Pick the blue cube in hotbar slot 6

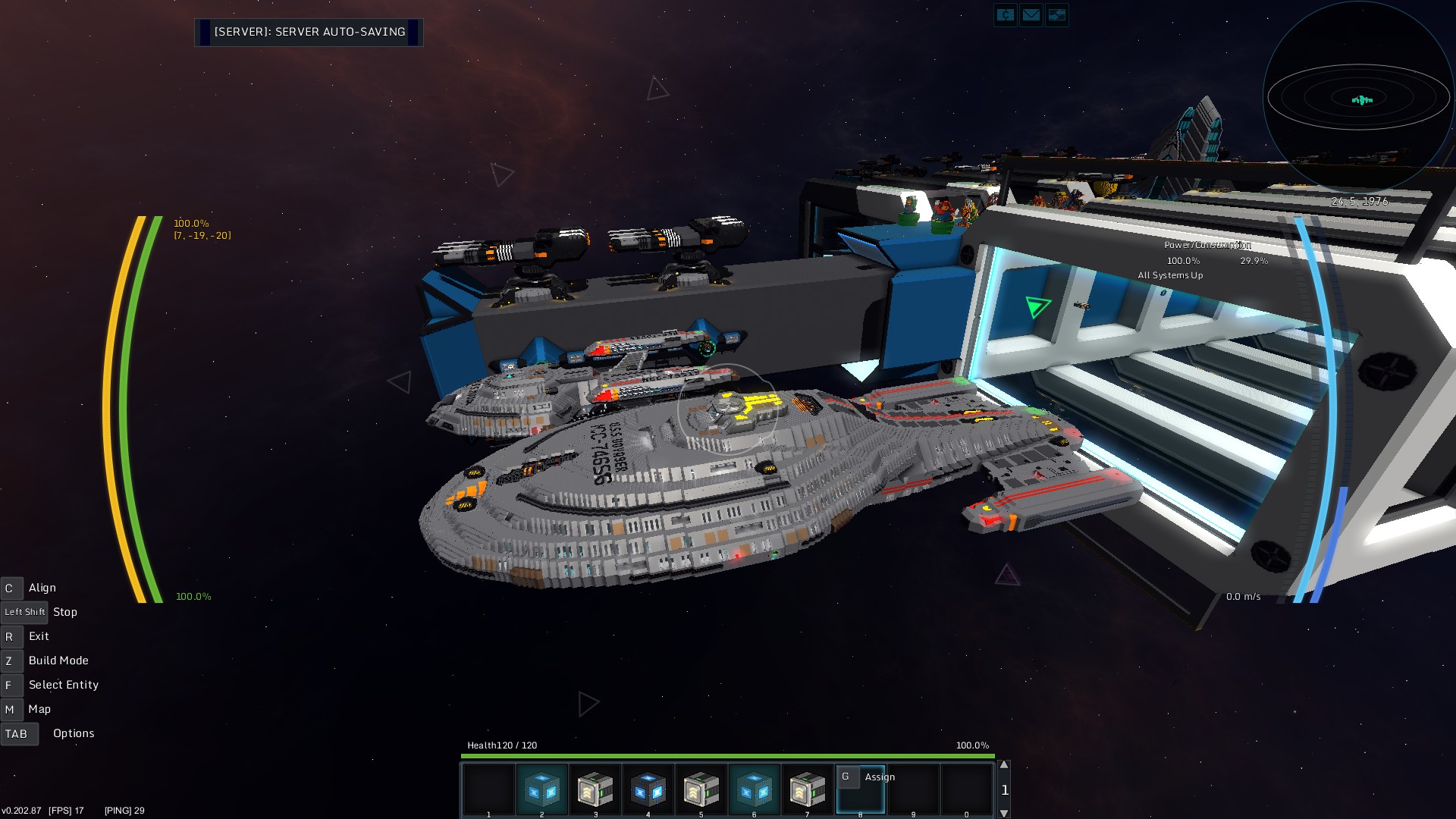(754, 789)
